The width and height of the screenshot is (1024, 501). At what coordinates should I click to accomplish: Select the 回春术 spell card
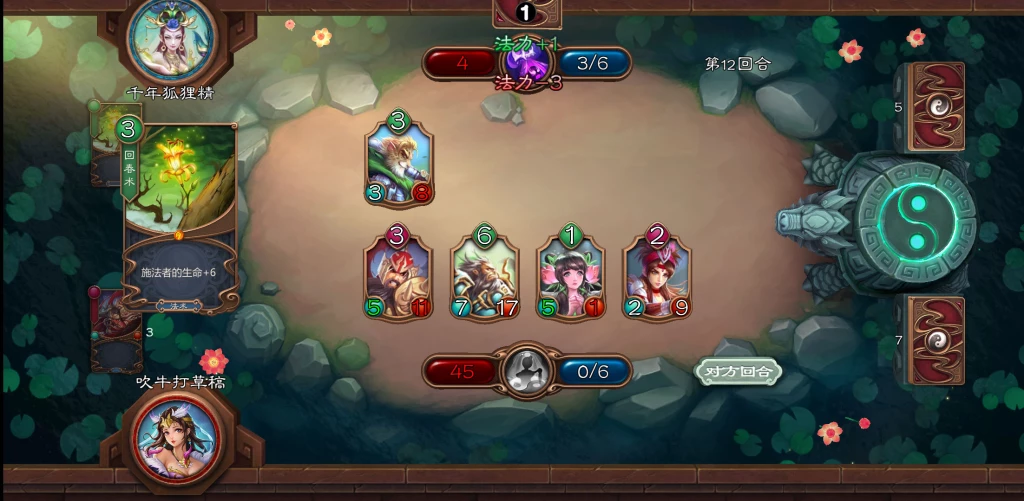pos(181,215)
